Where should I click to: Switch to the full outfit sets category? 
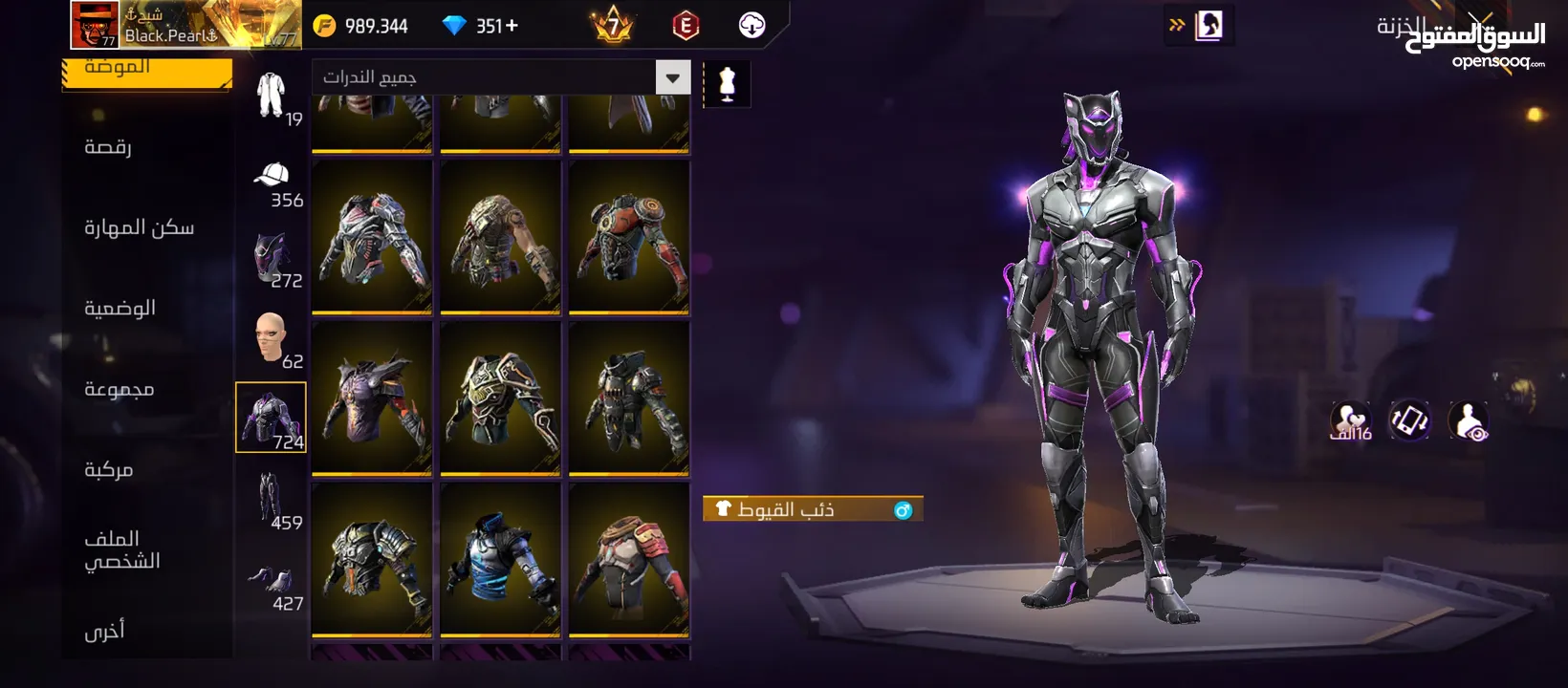pyautogui.click(x=272, y=97)
